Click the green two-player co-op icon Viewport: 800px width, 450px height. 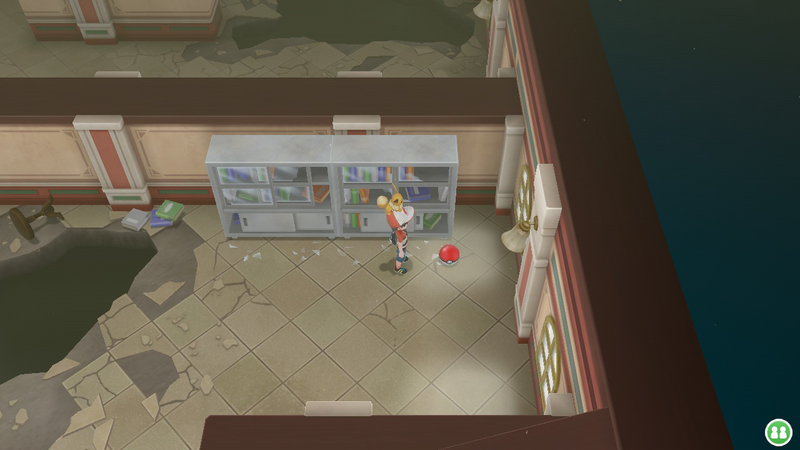[777, 431]
